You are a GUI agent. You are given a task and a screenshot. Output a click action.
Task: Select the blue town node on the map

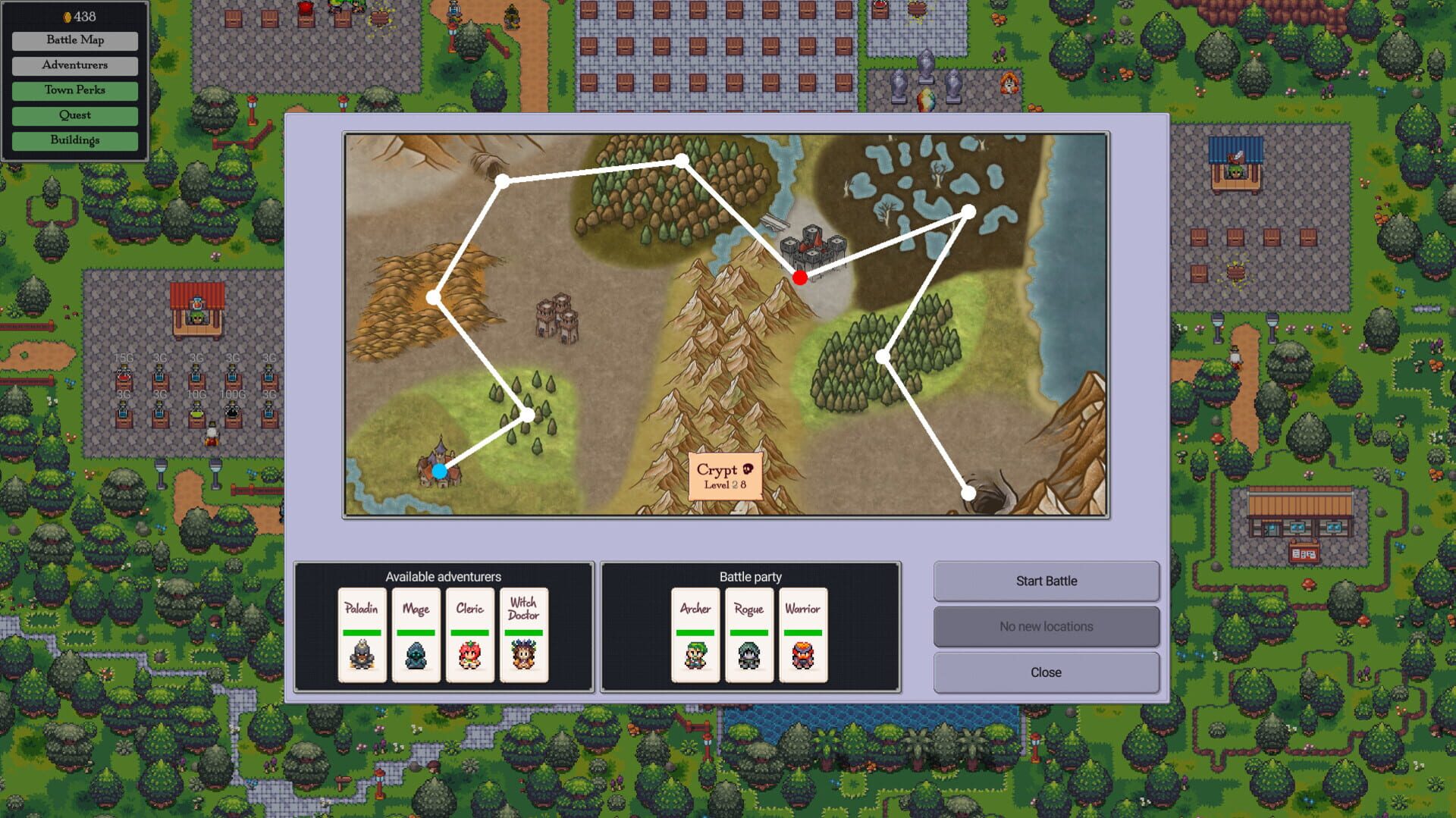[438, 472]
